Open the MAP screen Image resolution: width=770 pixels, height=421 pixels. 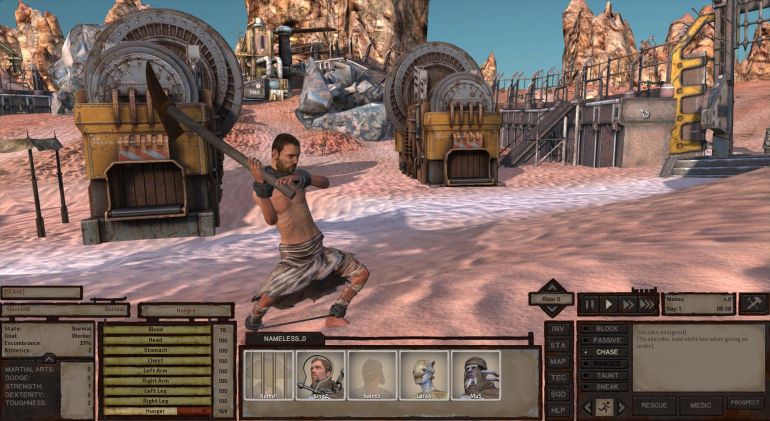558,361
